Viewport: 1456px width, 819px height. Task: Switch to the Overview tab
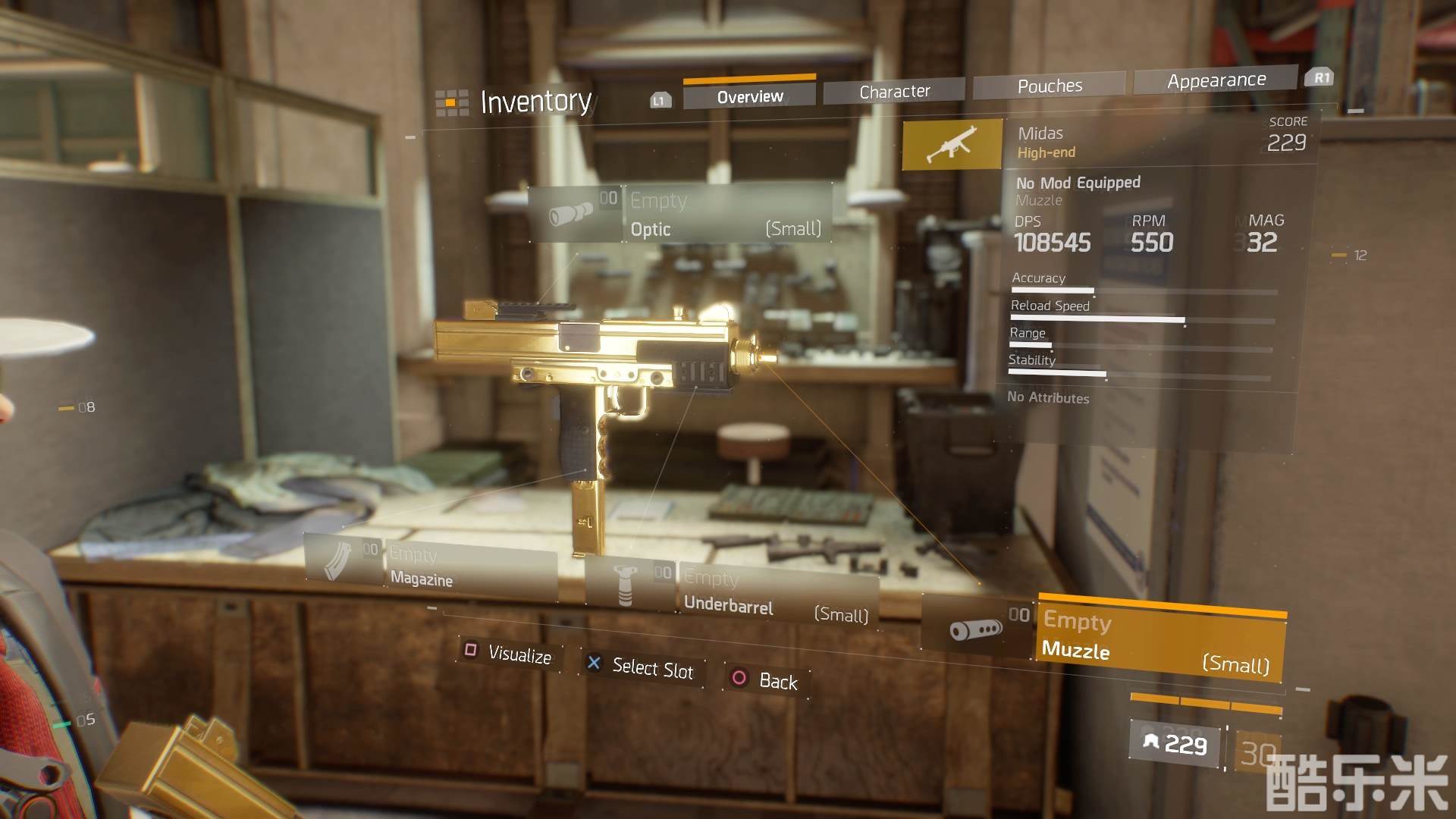(749, 96)
